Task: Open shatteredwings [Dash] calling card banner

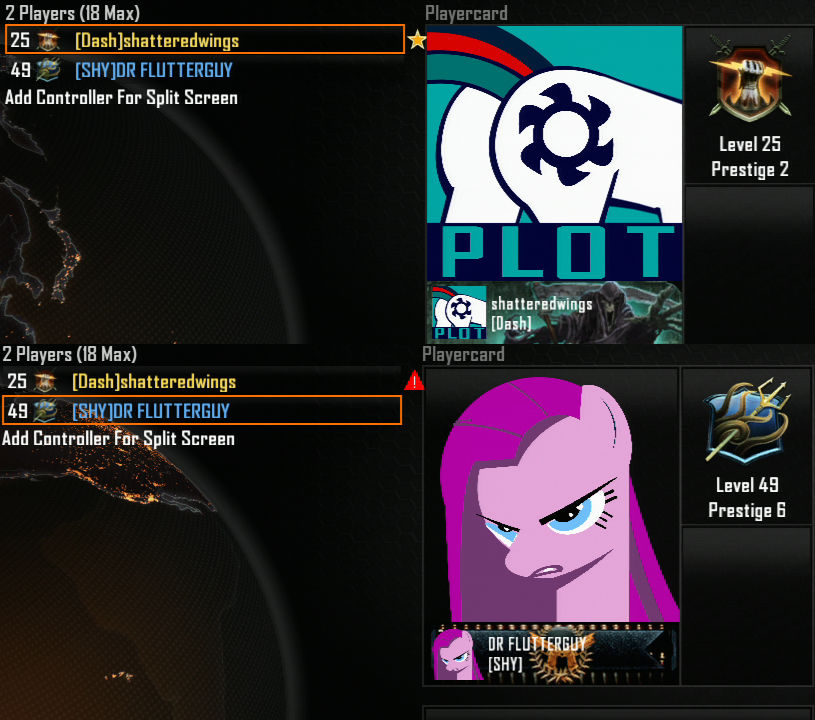Action: [555, 313]
